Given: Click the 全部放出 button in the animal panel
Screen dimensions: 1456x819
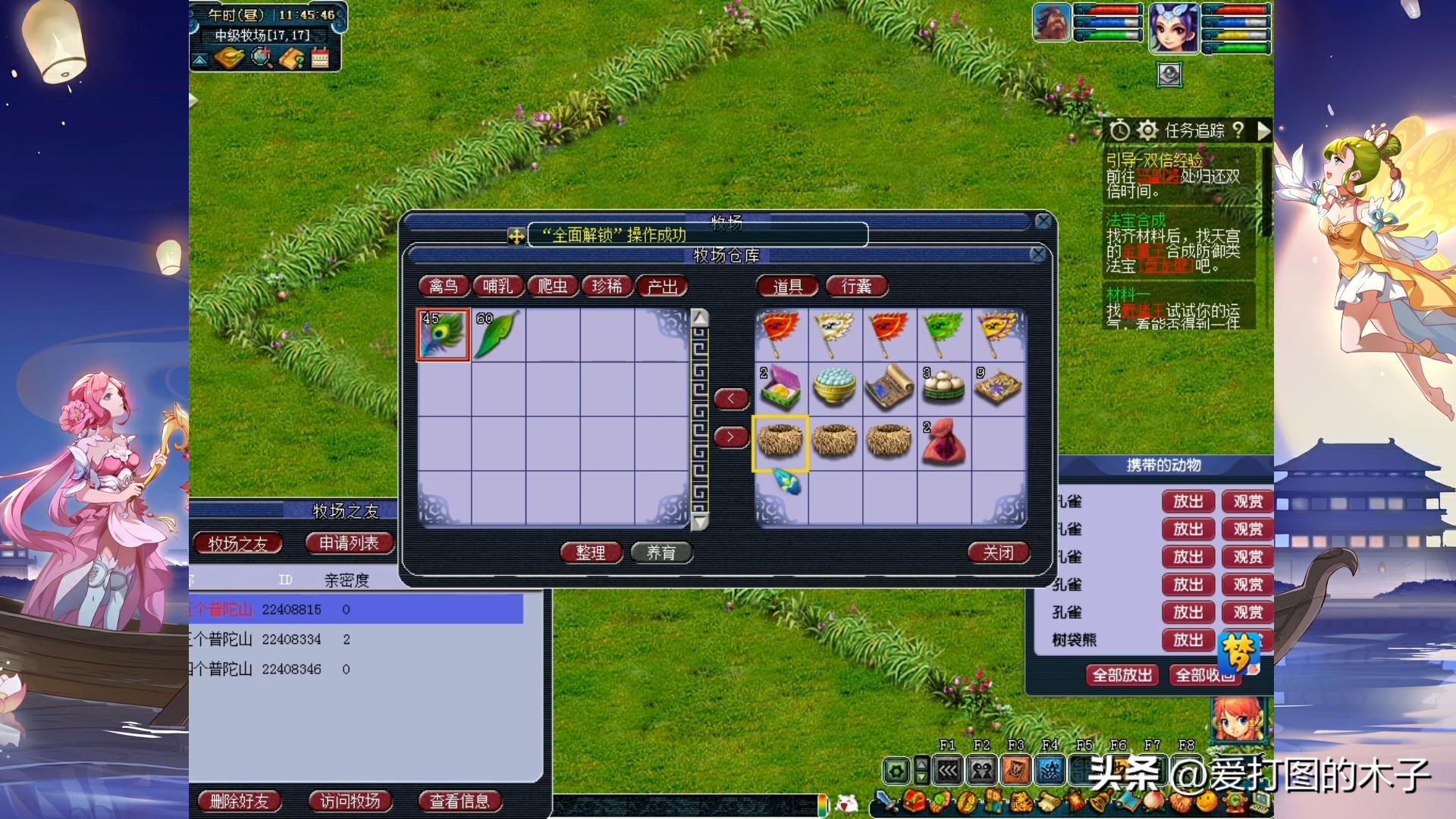Looking at the screenshot, I should tap(1121, 674).
